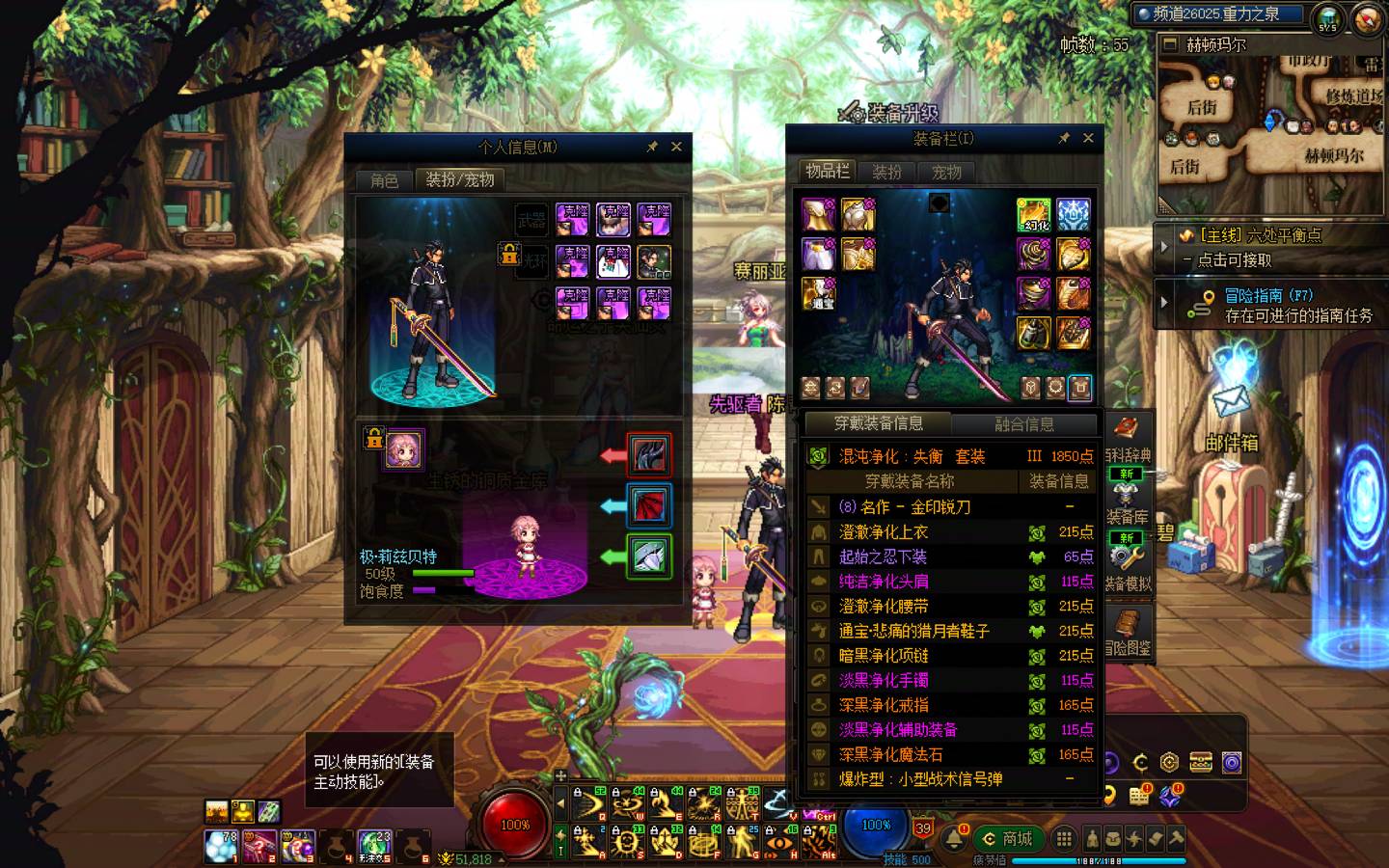Close the 装备栏 window
Screen dimensions: 1389x868
click(x=1088, y=138)
